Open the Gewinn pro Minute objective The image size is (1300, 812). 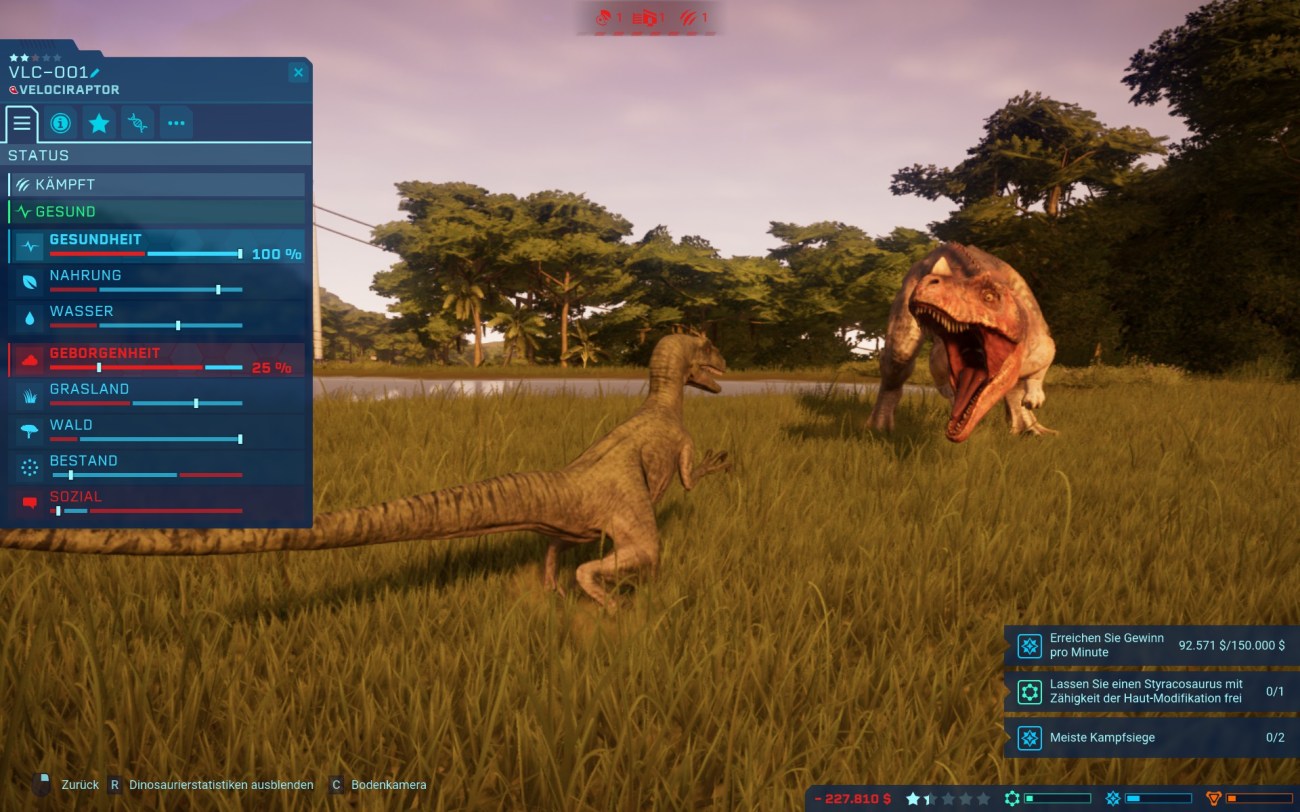click(x=1150, y=646)
